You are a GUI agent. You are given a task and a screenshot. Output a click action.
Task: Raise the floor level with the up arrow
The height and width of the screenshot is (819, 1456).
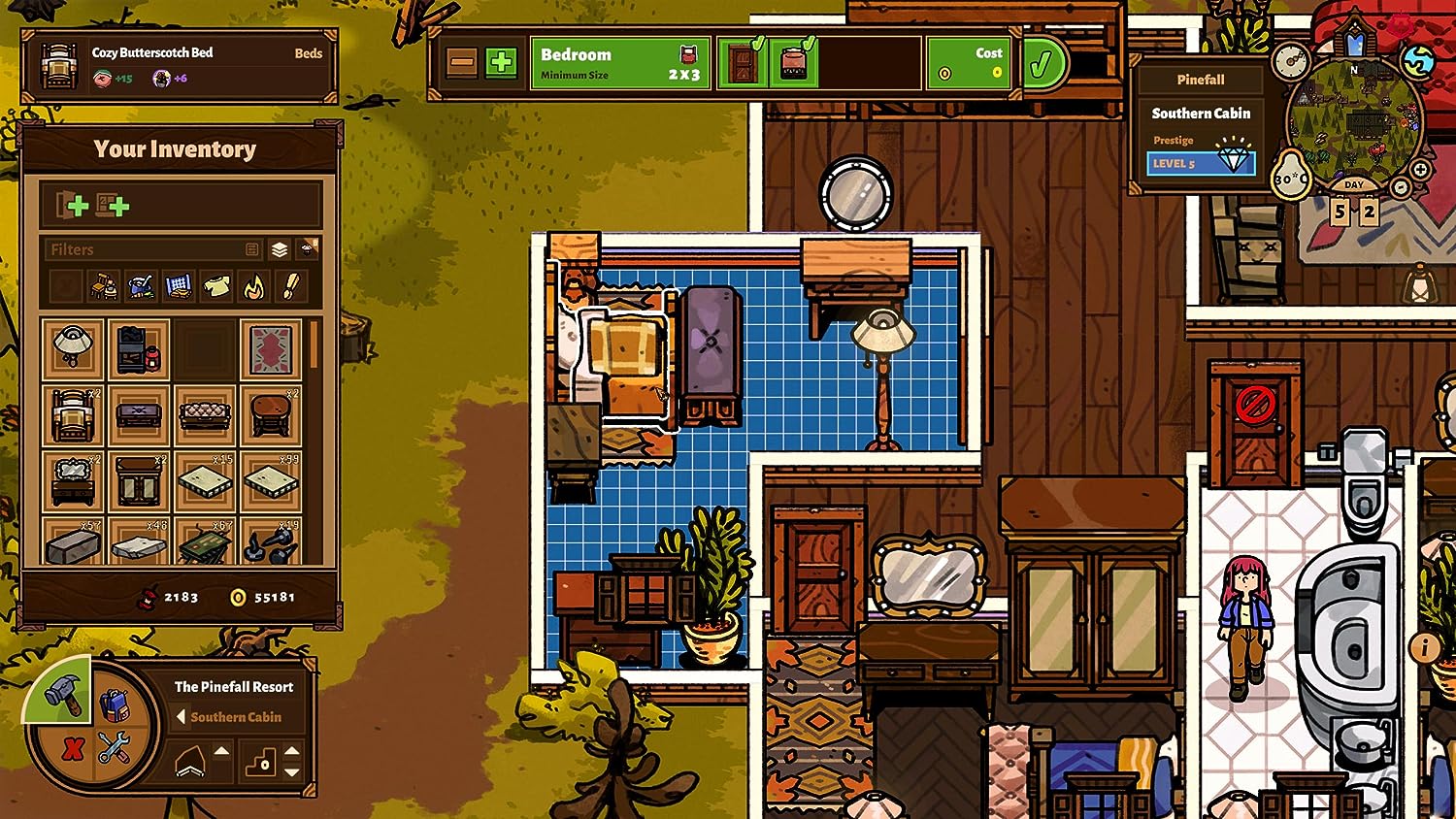click(221, 751)
